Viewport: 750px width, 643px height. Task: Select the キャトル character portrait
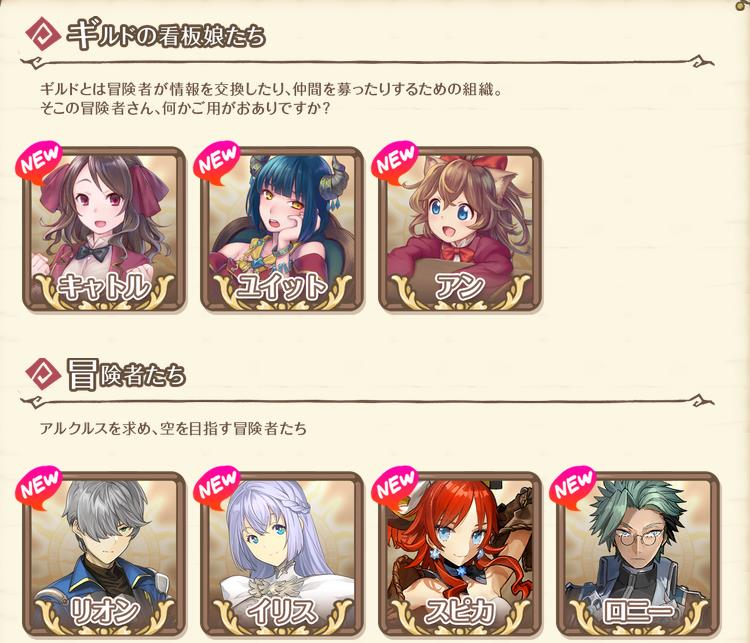103,231
